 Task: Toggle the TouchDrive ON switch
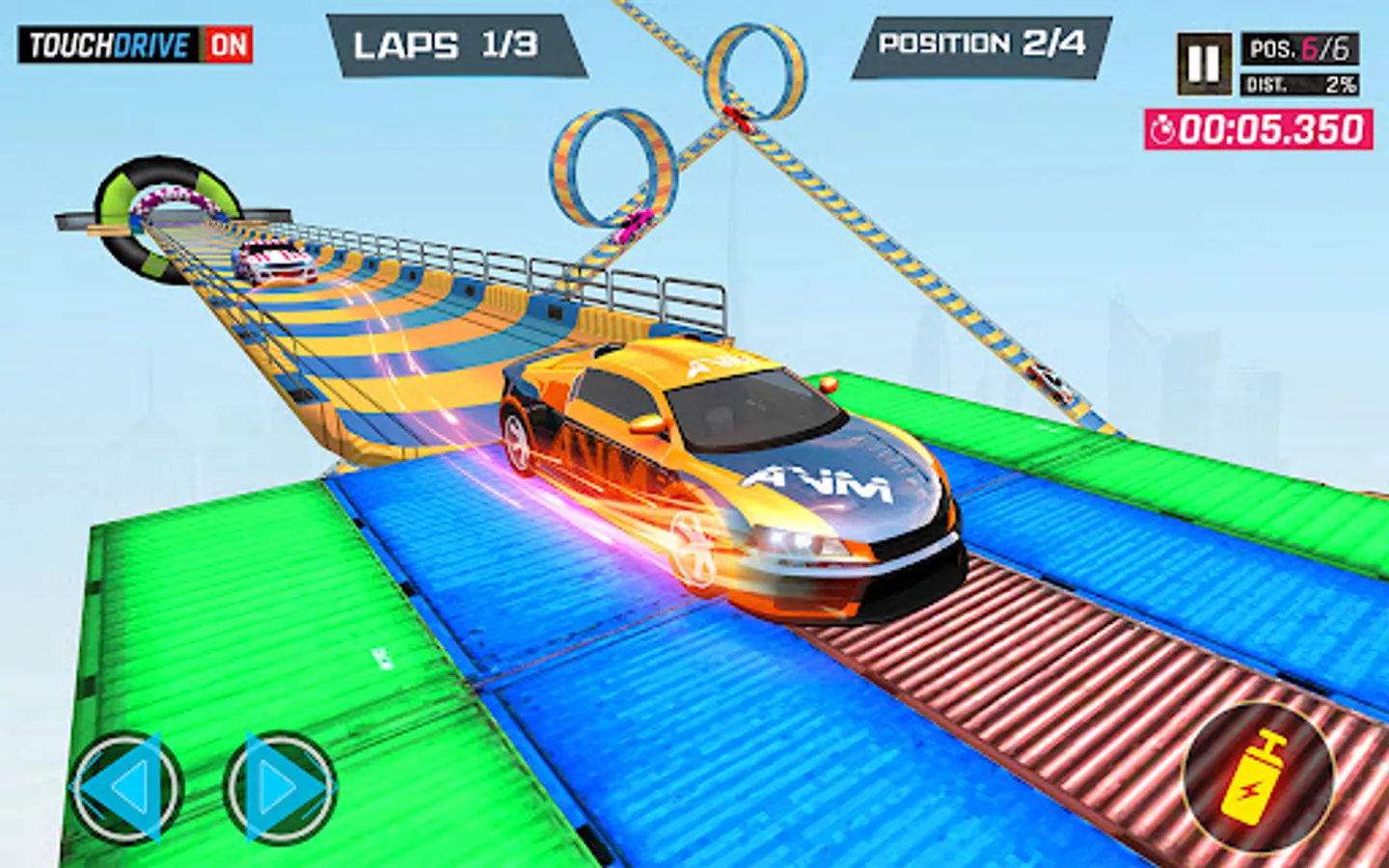click(229, 44)
